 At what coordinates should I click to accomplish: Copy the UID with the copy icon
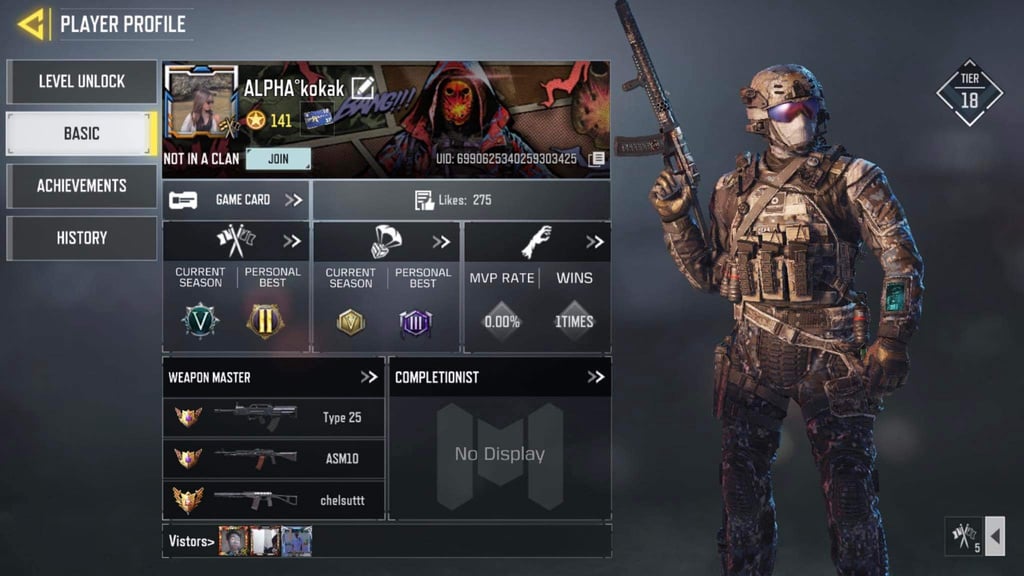596,159
